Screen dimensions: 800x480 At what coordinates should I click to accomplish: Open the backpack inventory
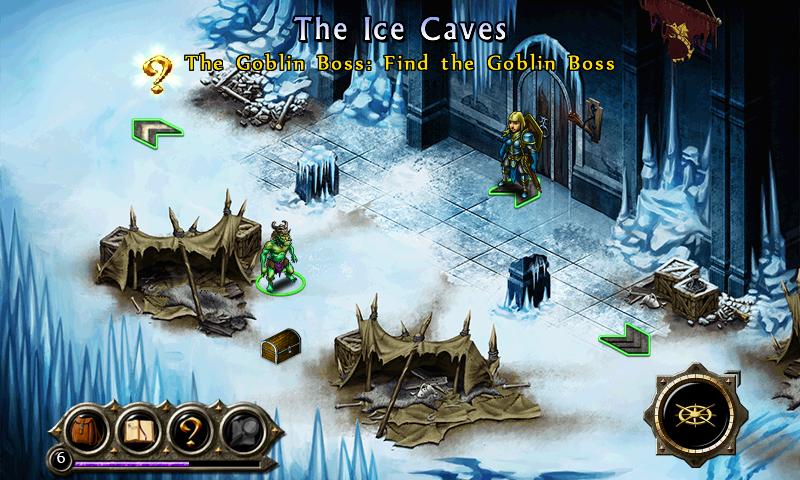pyautogui.click(x=87, y=429)
